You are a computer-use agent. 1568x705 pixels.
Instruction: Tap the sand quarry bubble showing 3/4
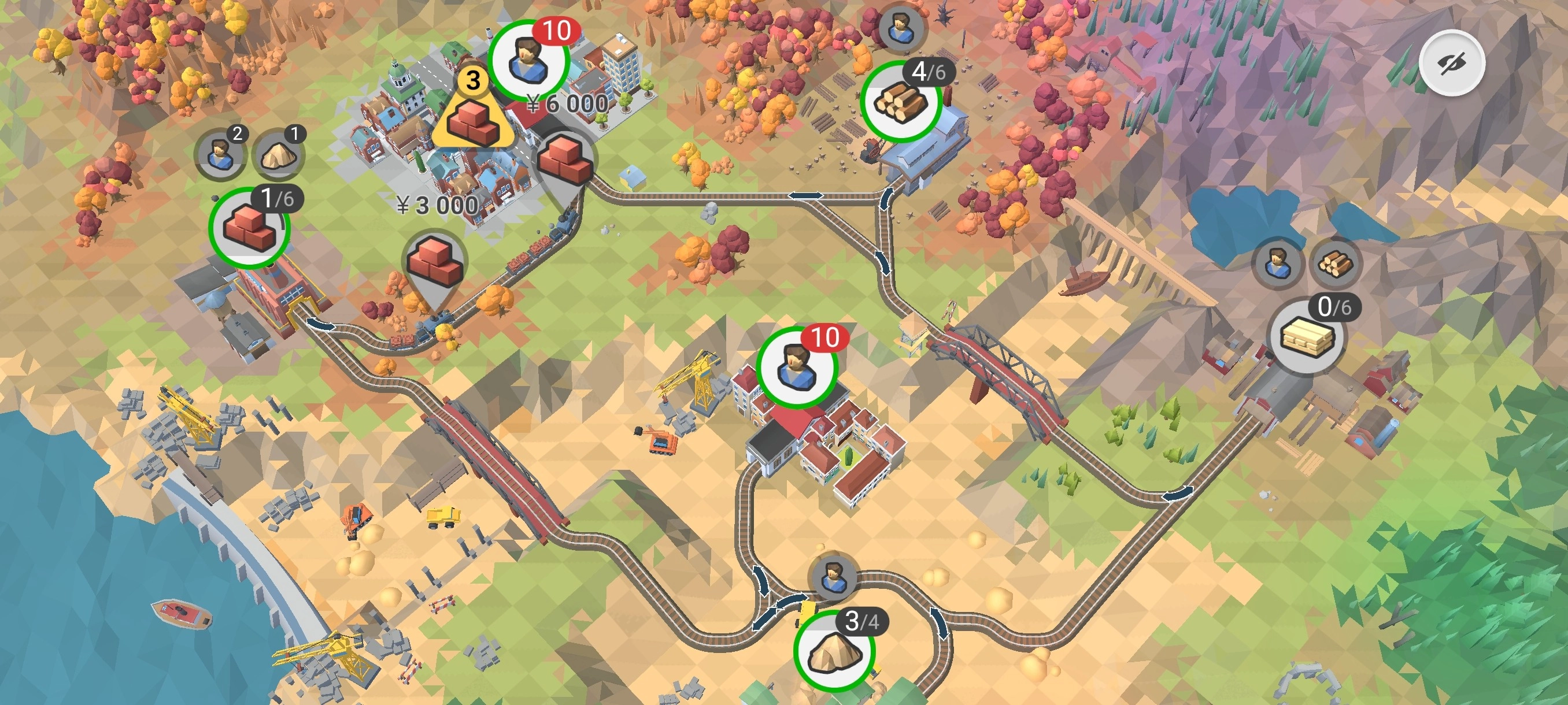pos(834,651)
